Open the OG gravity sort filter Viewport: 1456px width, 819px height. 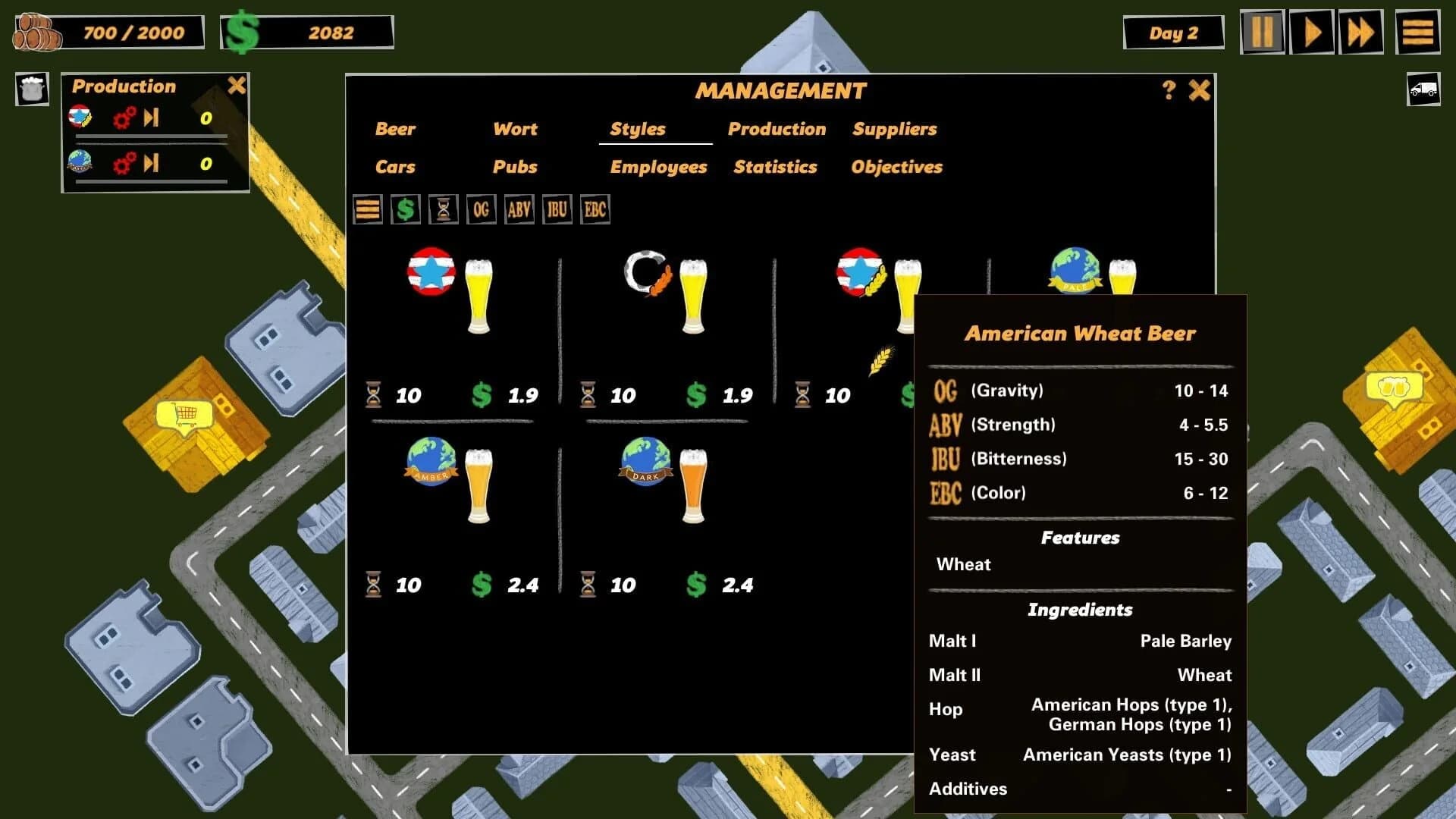(481, 209)
